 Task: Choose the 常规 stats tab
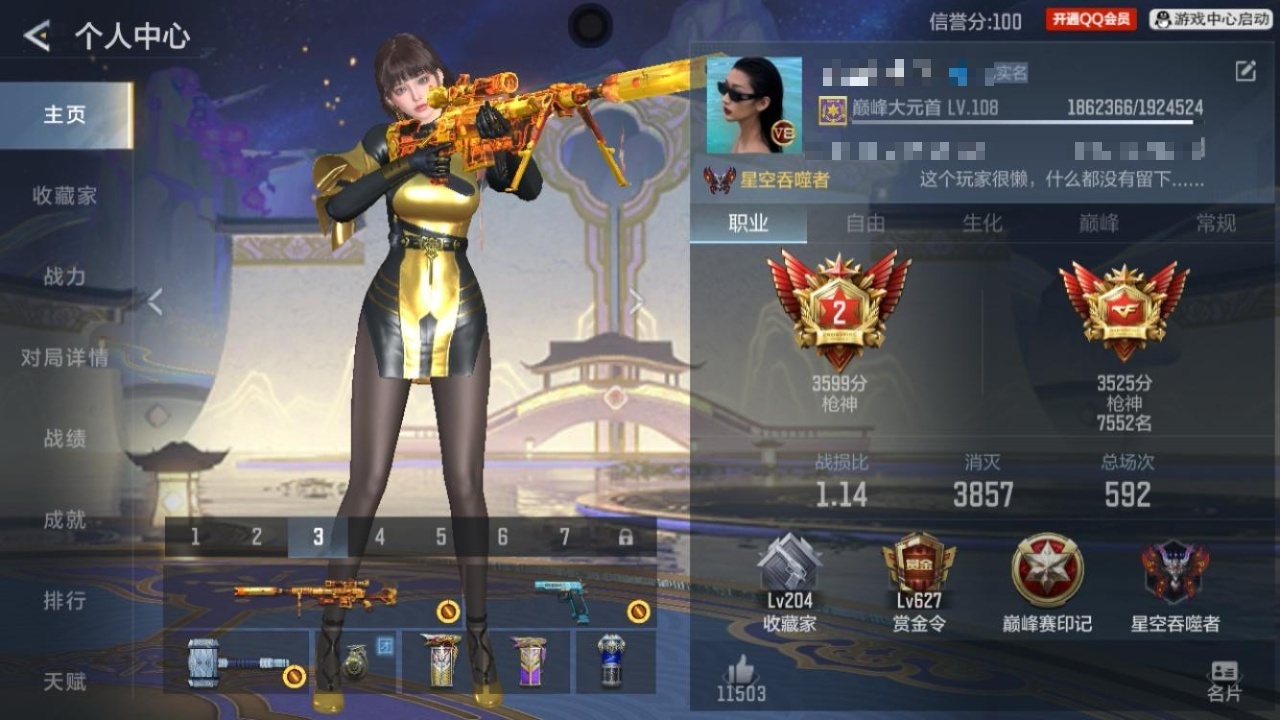[1216, 223]
